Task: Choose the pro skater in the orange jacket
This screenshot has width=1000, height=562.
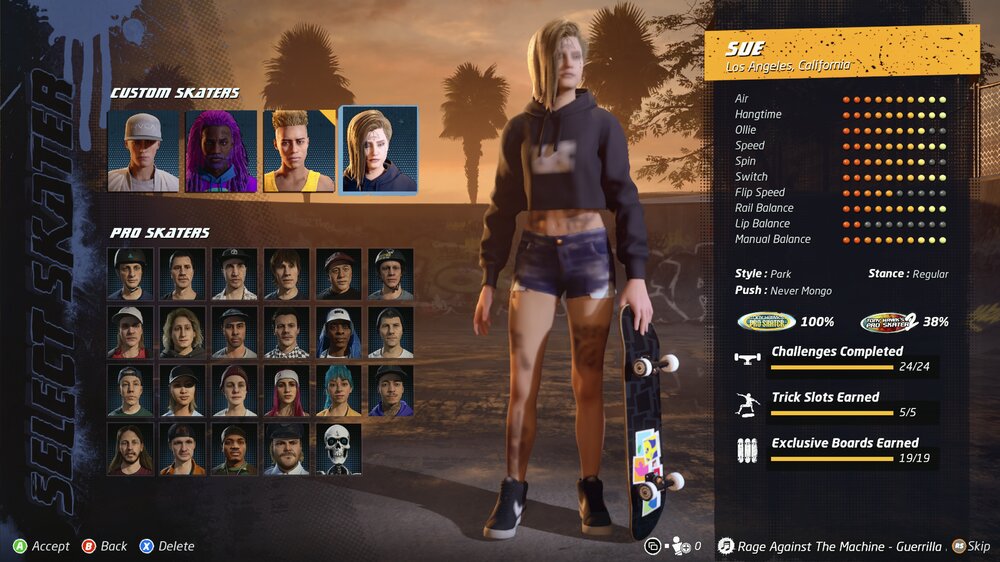Action: (x=183, y=449)
